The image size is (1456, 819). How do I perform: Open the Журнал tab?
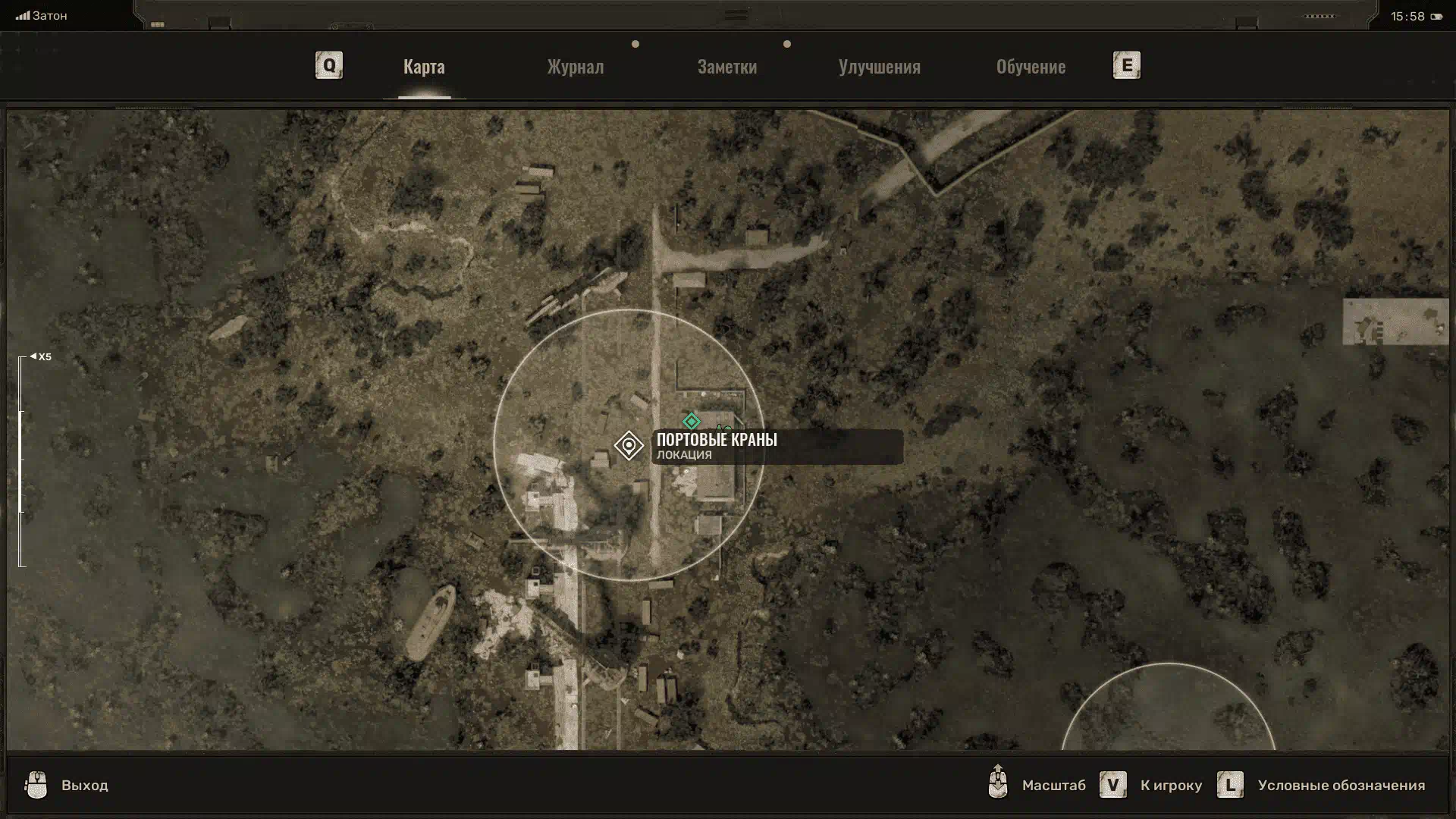(x=576, y=67)
